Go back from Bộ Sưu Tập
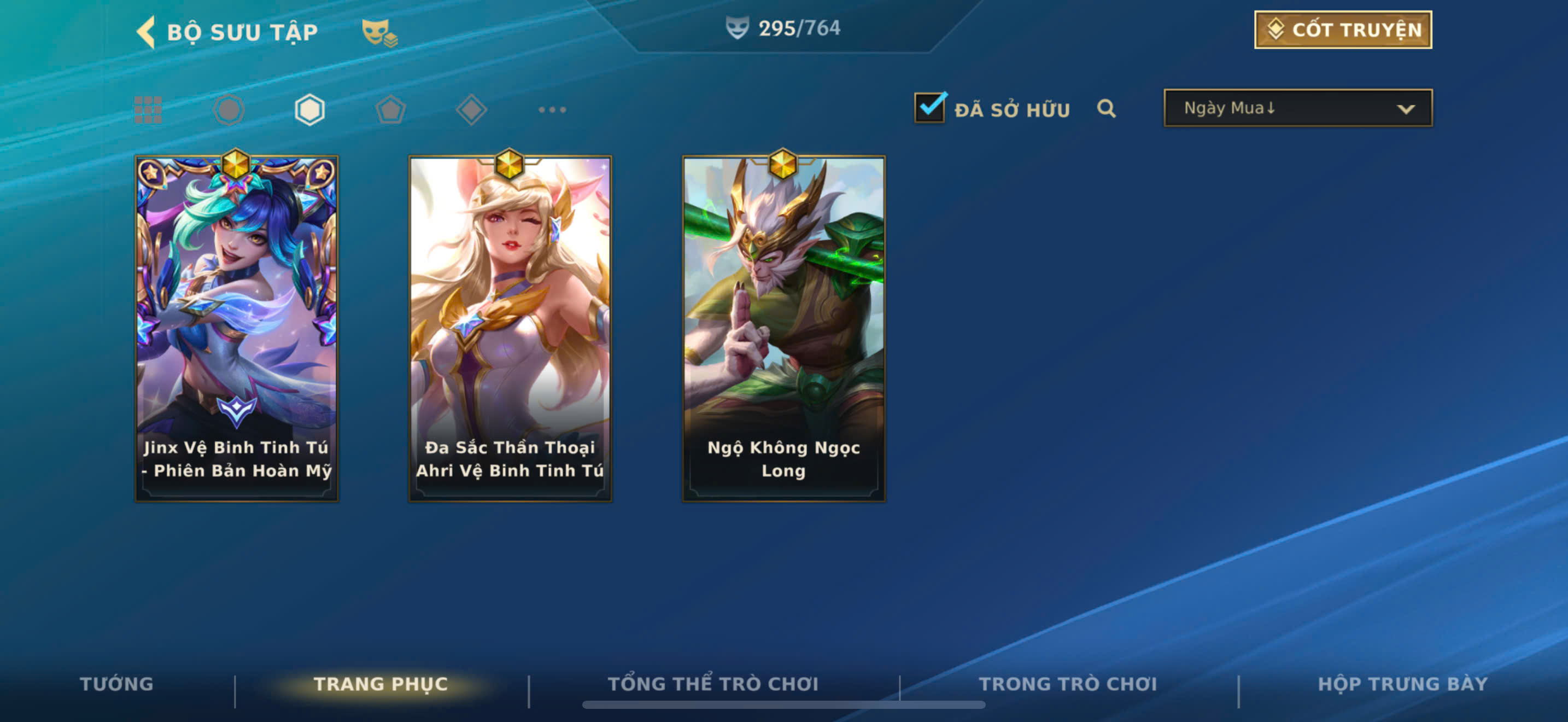 click(146, 32)
